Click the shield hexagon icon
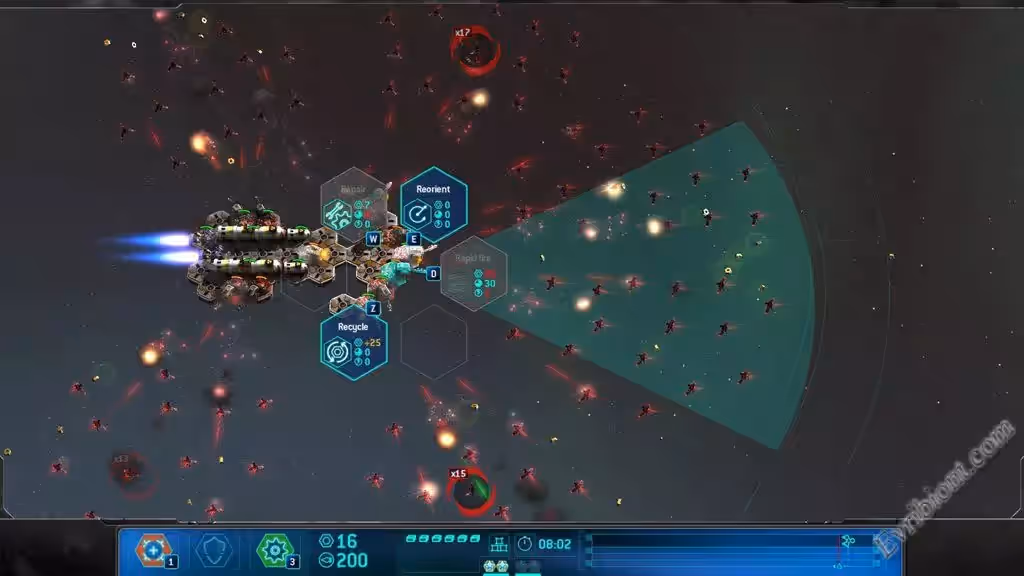Screen dimensions: 1024x576 tap(214, 549)
